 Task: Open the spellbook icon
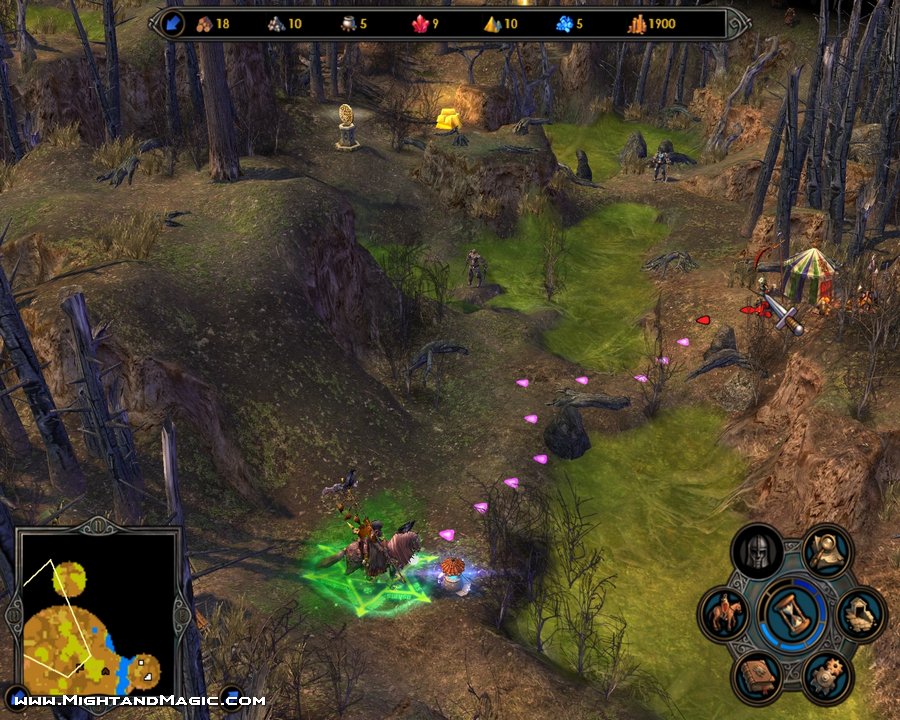(x=757, y=676)
